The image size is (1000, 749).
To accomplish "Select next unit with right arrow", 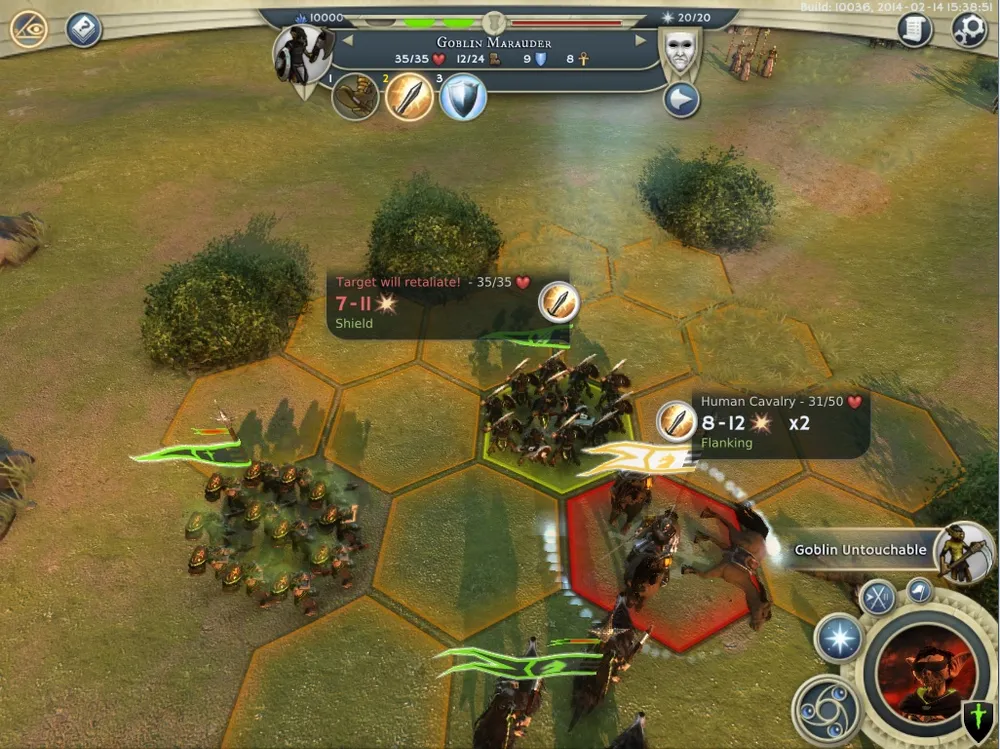I will 641,41.
